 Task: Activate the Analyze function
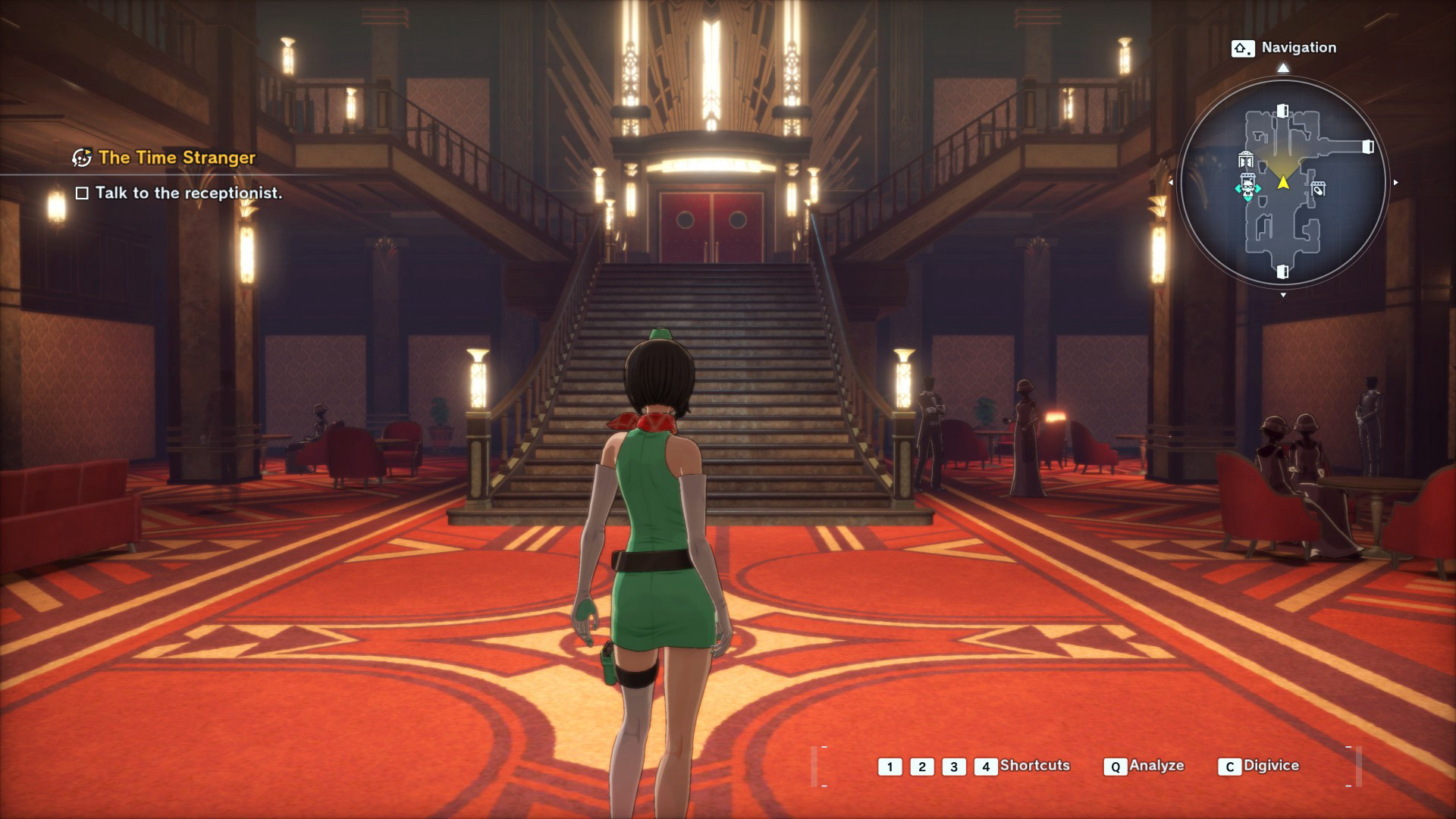tap(1156, 766)
